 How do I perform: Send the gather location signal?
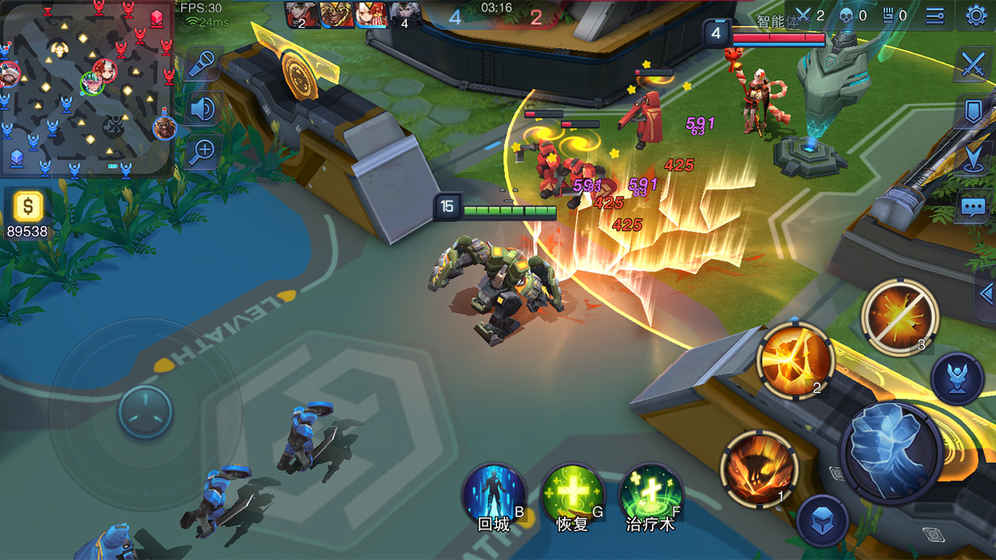974,159
